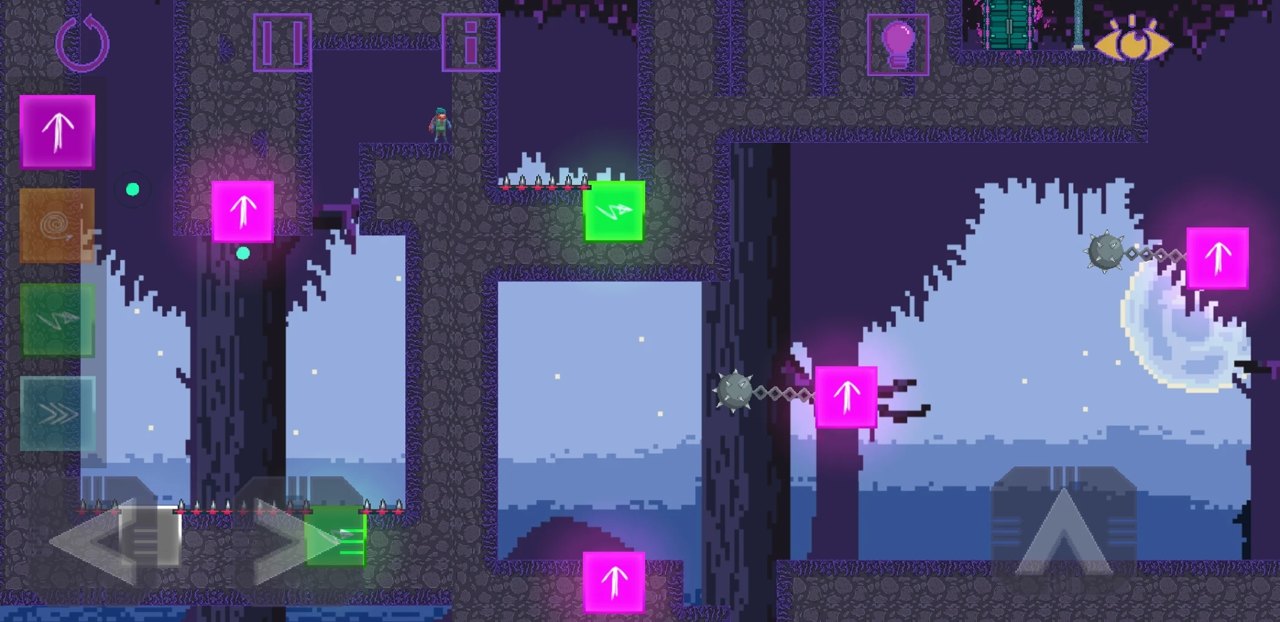Open the info panel
The width and height of the screenshot is (1280, 622).
(471, 43)
